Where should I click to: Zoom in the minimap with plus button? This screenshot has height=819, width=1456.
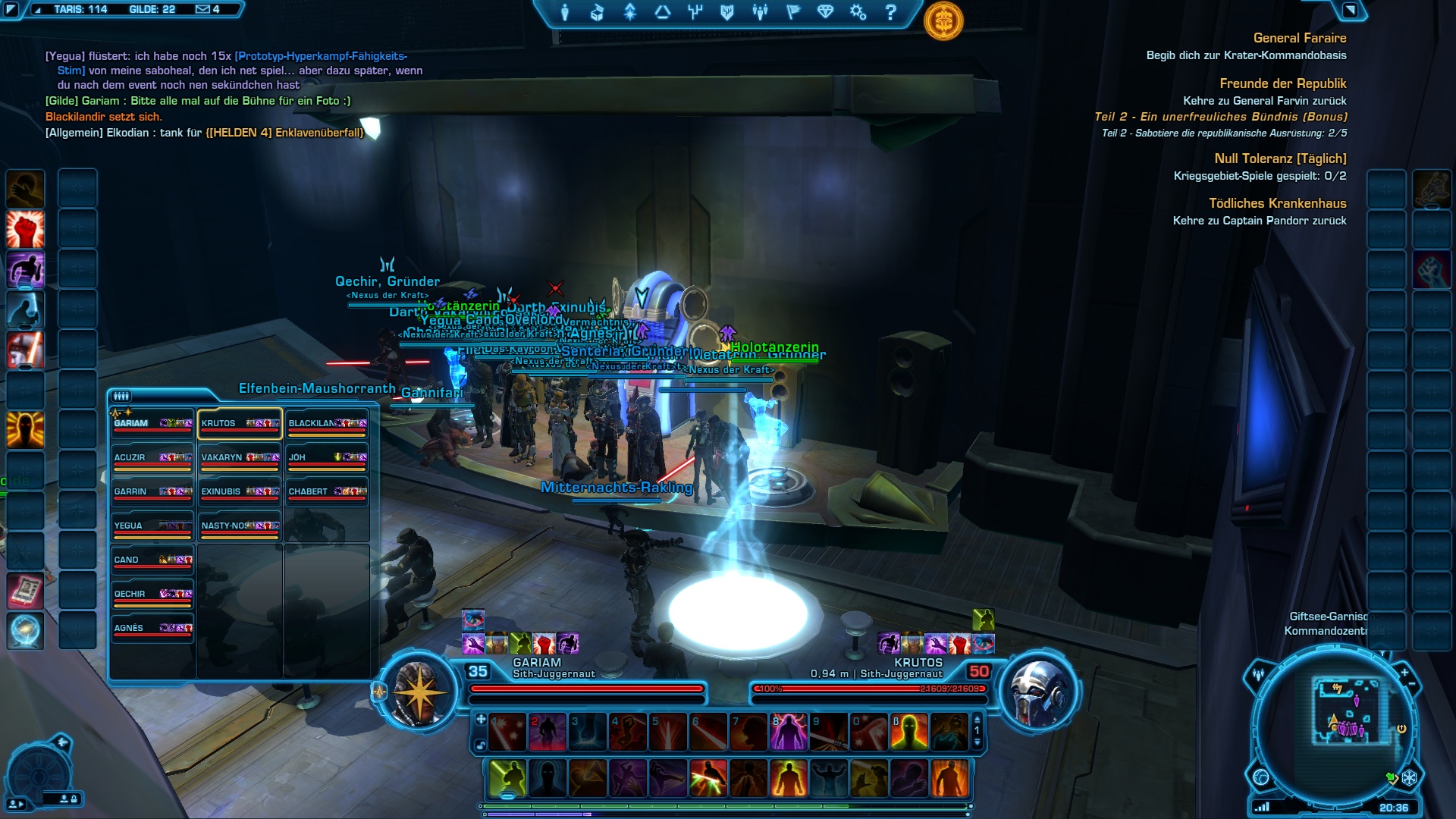[1404, 672]
